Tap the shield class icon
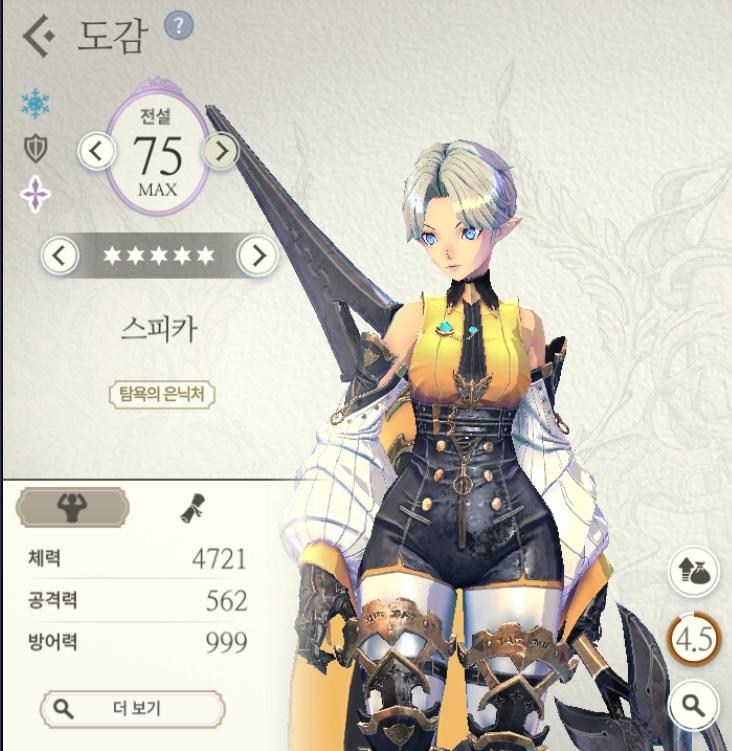The height and width of the screenshot is (751, 732). tap(36, 149)
